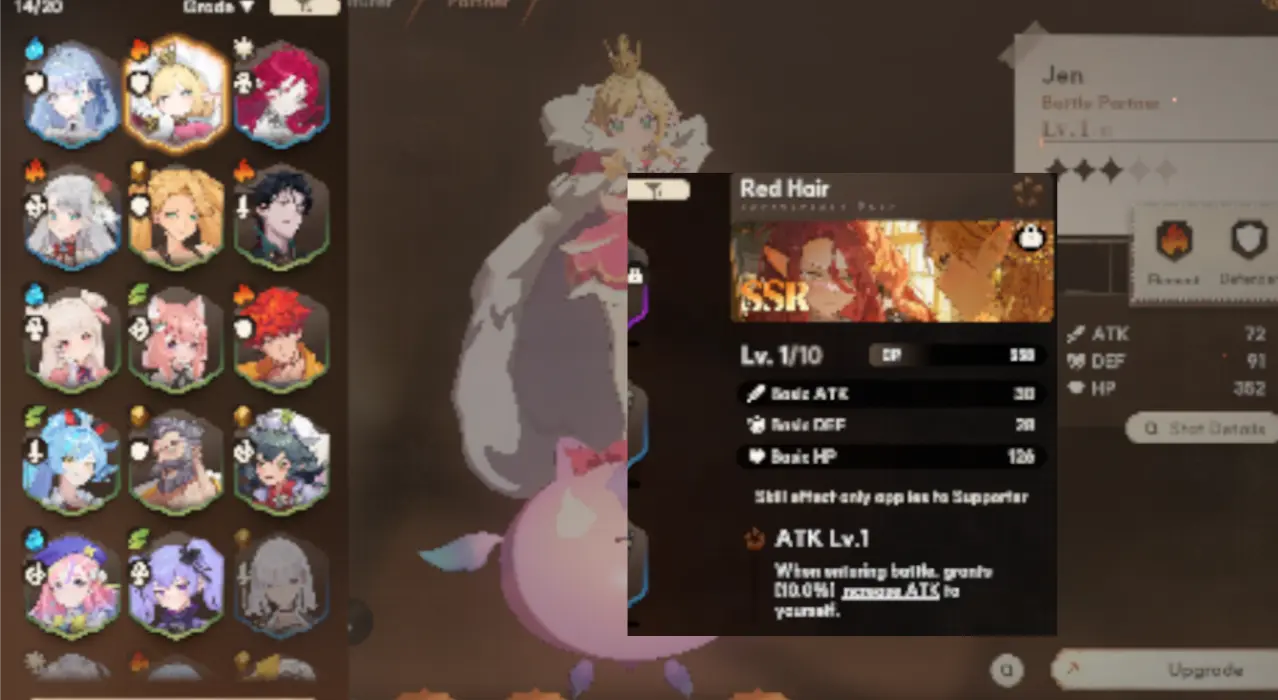
Task: Click the round button left of Upgrade
Action: pyautogui.click(x=1008, y=670)
